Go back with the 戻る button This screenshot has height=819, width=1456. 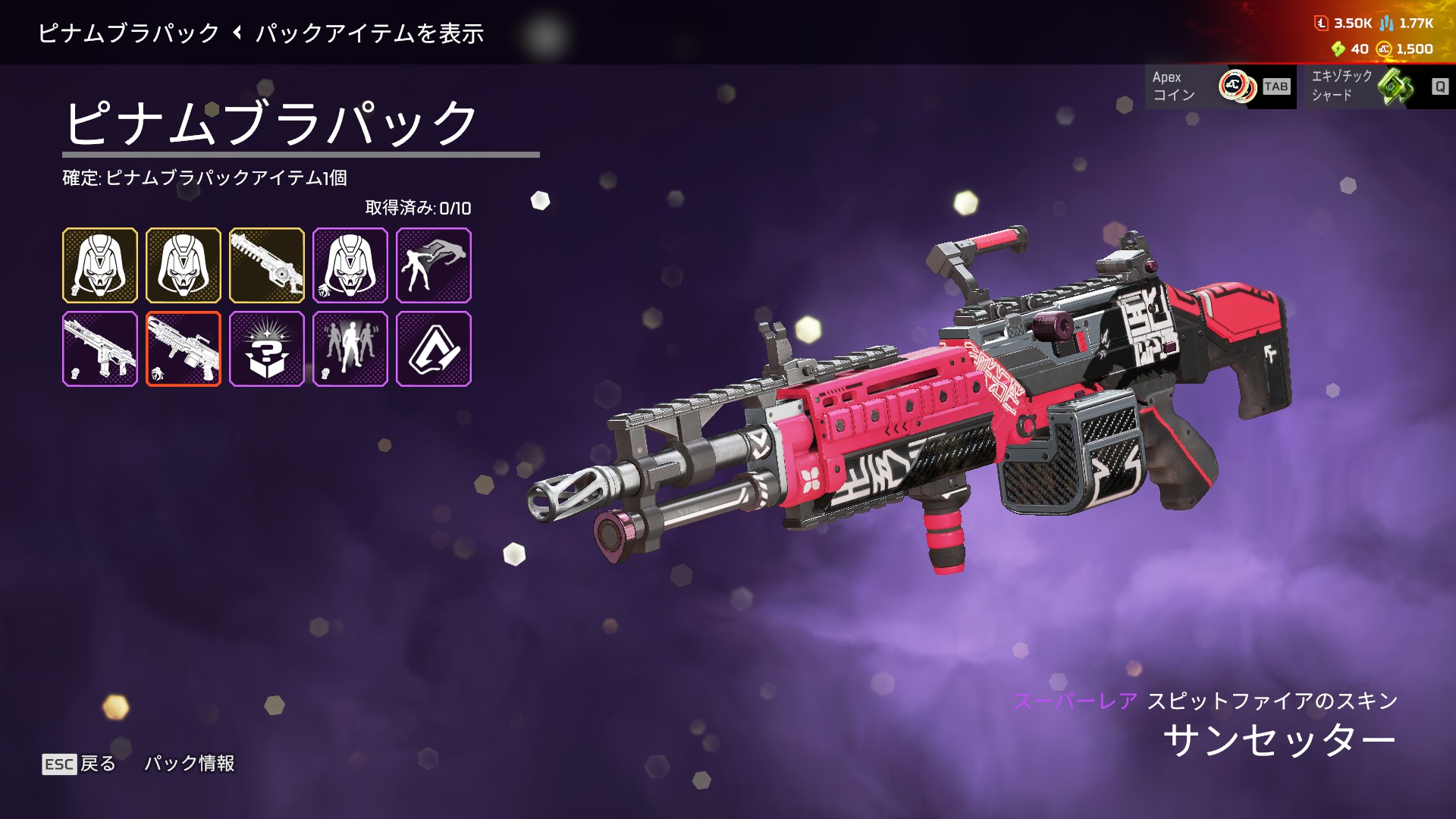(x=80, y=764)
